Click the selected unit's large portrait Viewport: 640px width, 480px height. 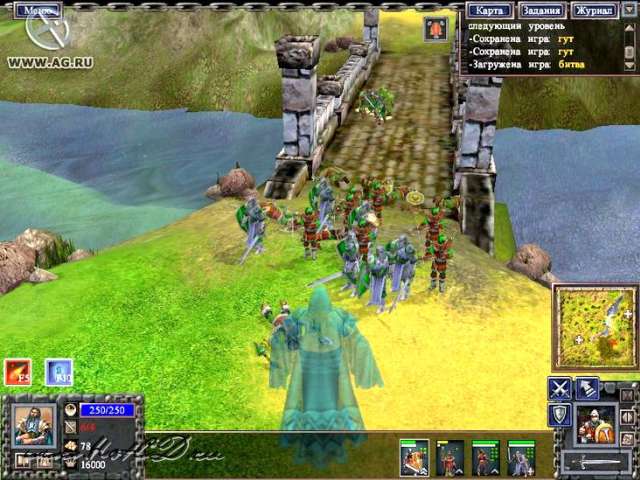[x=596, y=424]
